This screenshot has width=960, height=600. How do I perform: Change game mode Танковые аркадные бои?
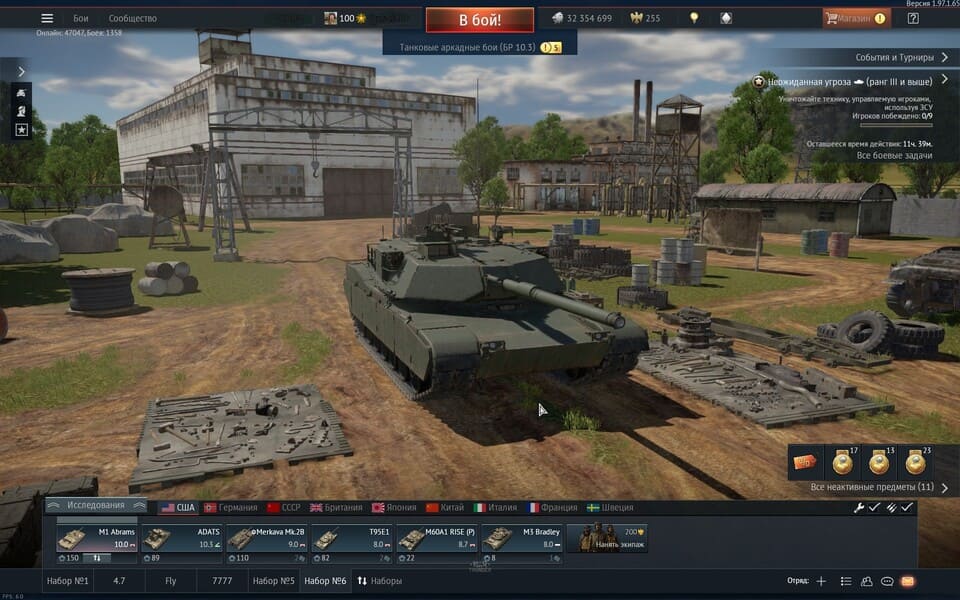(479, 47)
